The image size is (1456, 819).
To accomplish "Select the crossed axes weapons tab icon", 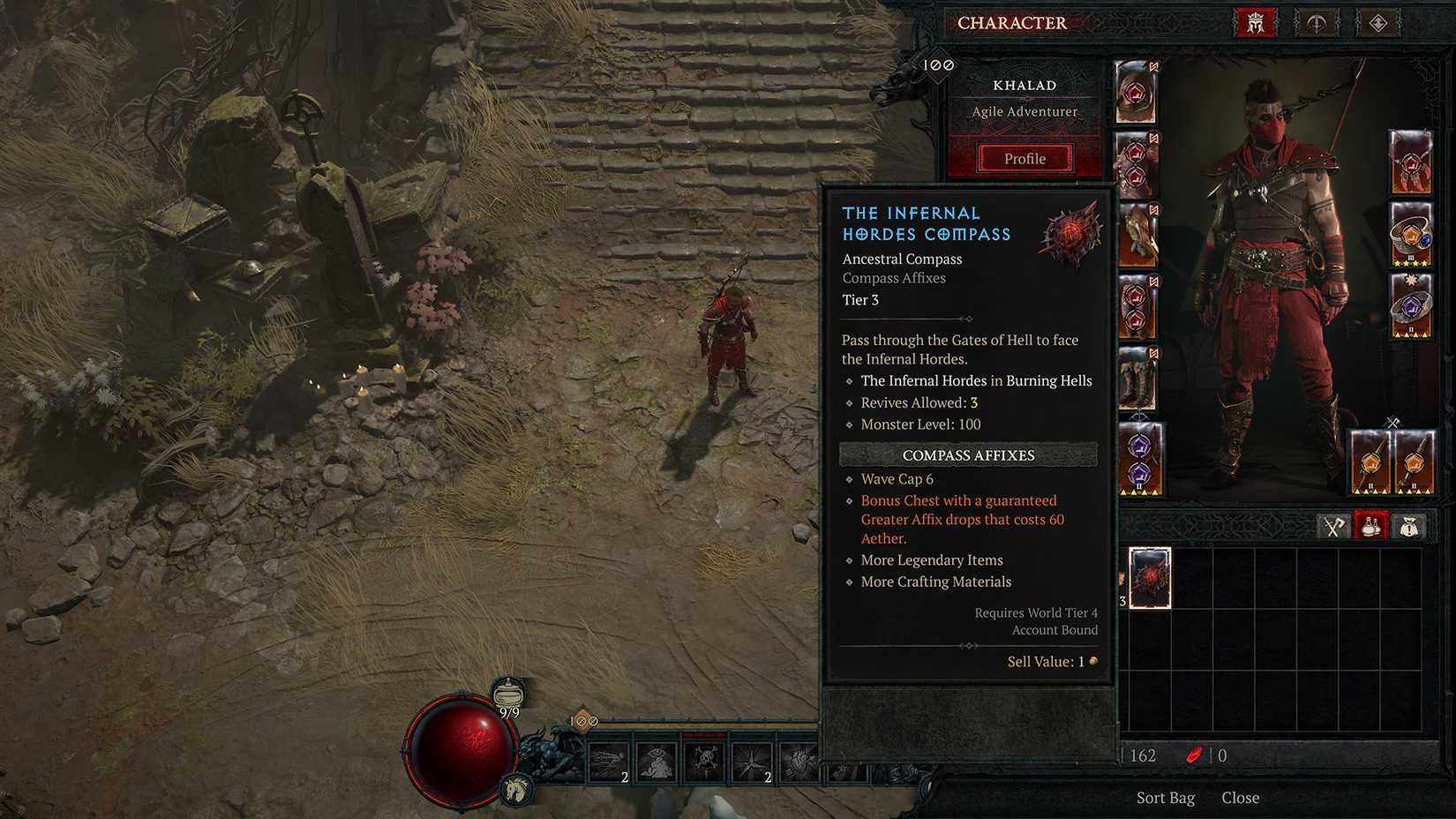I will point(1335,525).
